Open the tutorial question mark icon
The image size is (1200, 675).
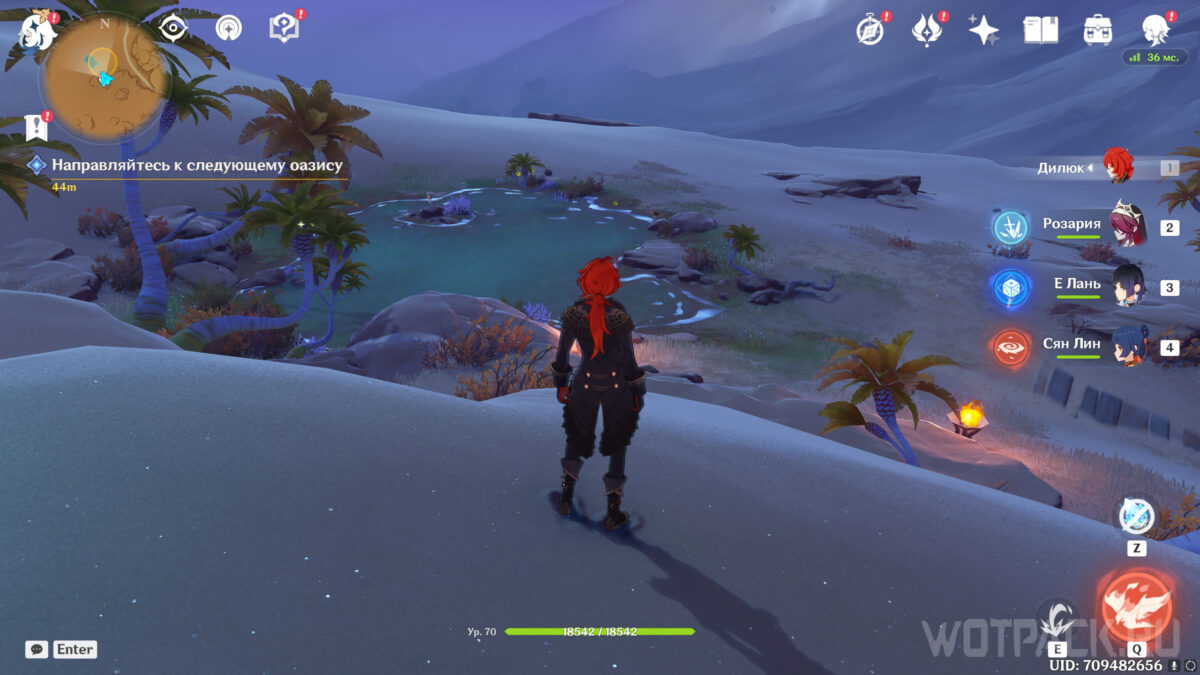(285, 28)
